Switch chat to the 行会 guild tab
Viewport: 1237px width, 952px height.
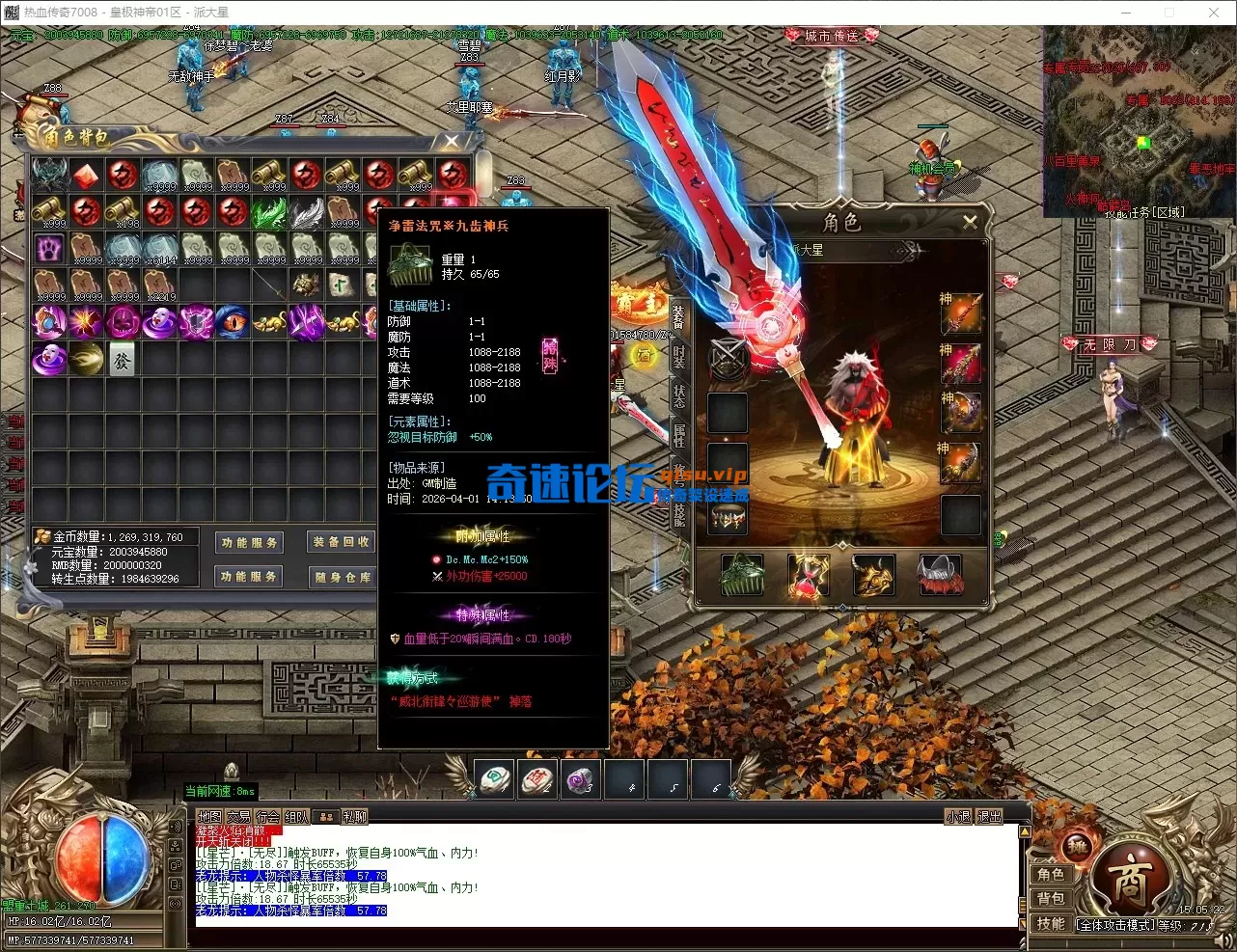(x=268, y=817)
